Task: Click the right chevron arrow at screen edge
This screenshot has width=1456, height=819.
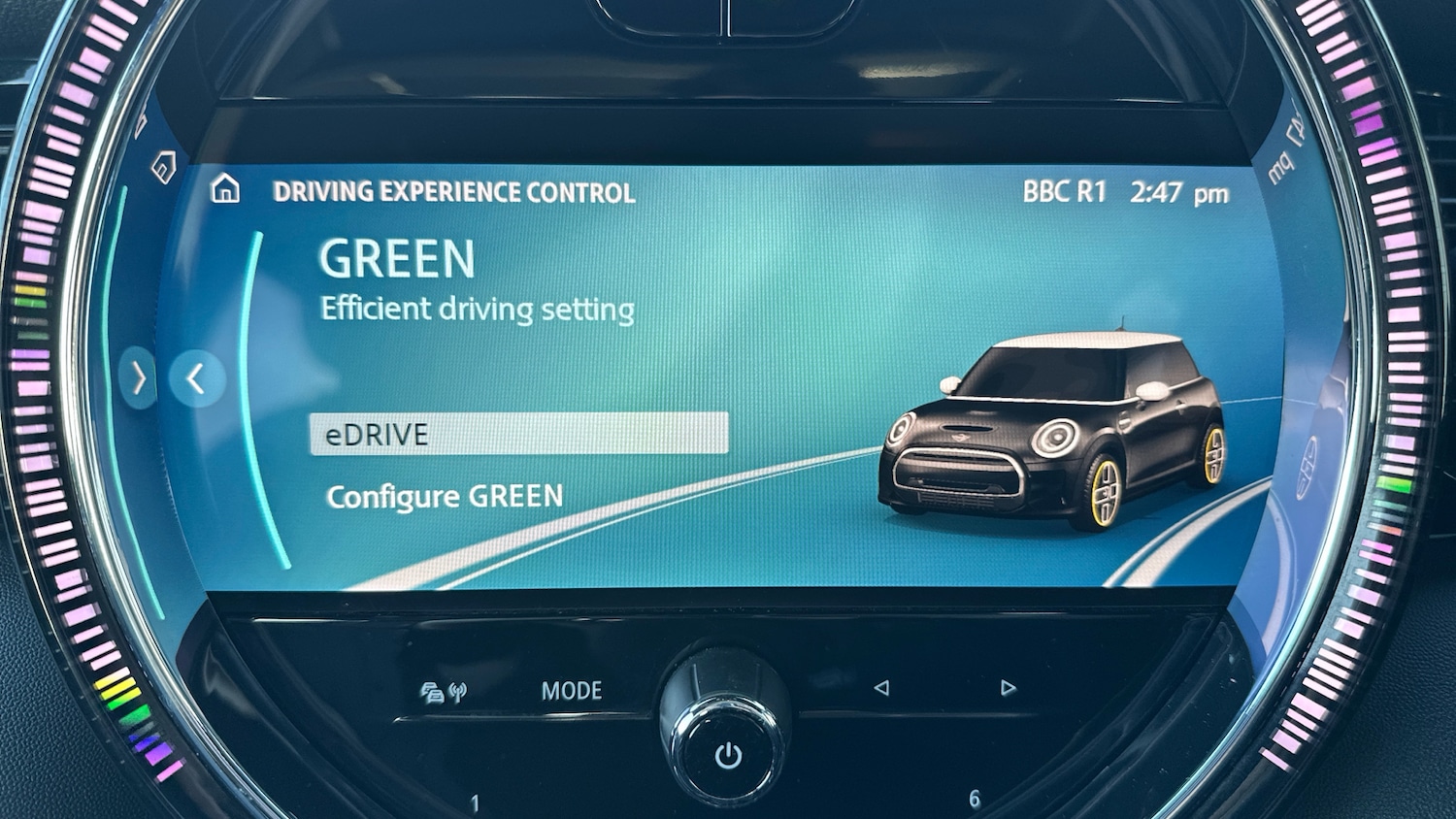Action: click(x=139, y=377)
